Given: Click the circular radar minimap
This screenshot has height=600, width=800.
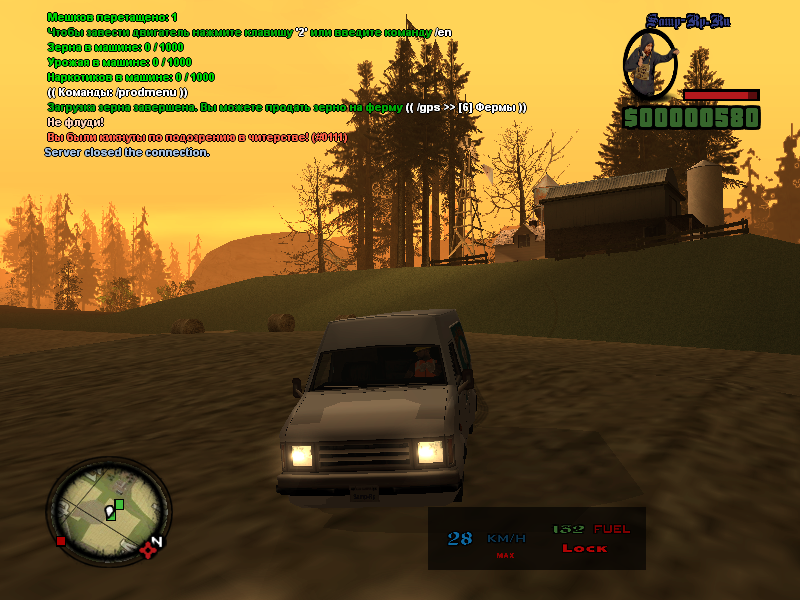Looking at the screenshot, I should pos(108,510).
